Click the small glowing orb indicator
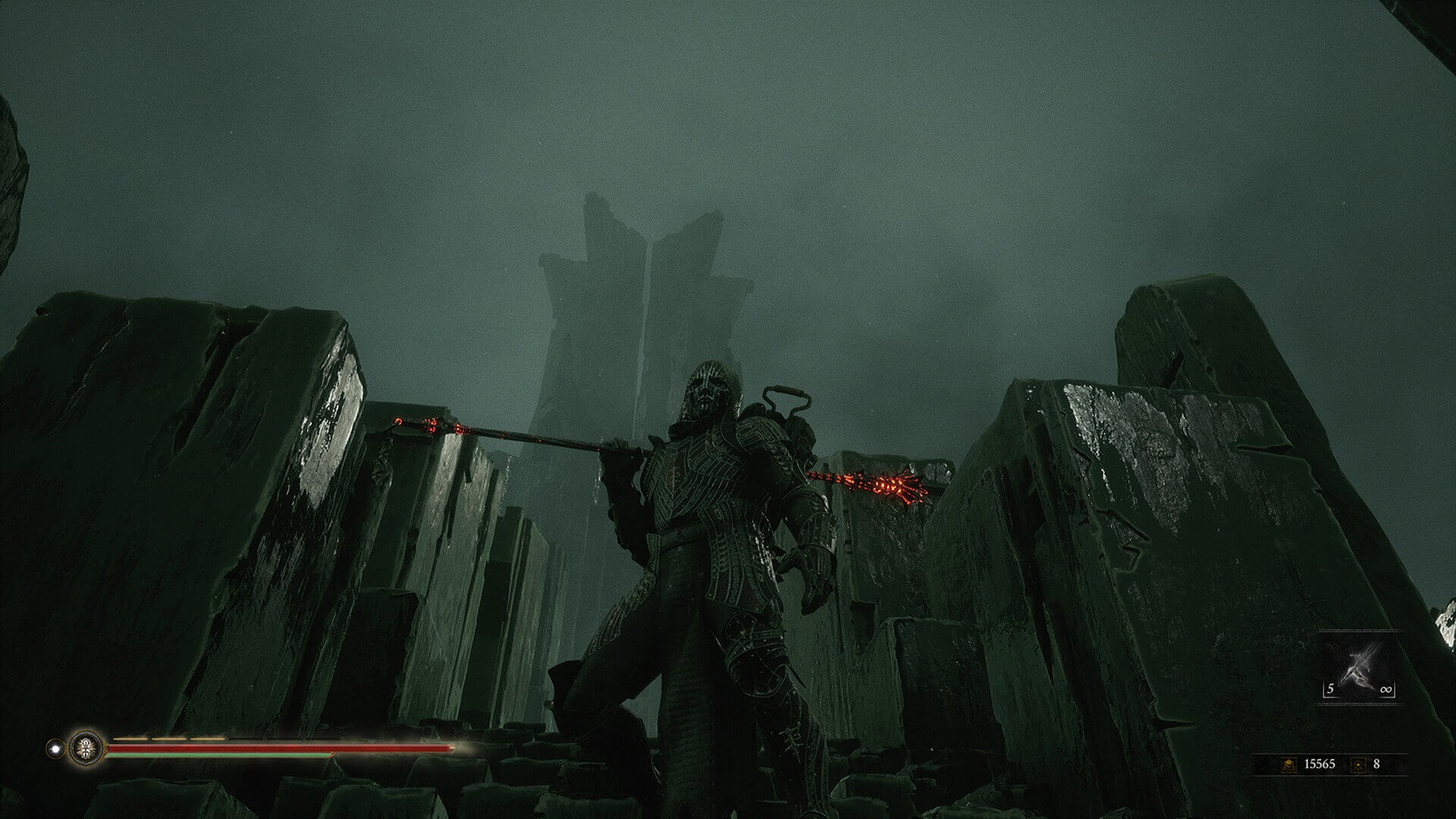This screenshot has width=1456, height=819. click(55, 747)
